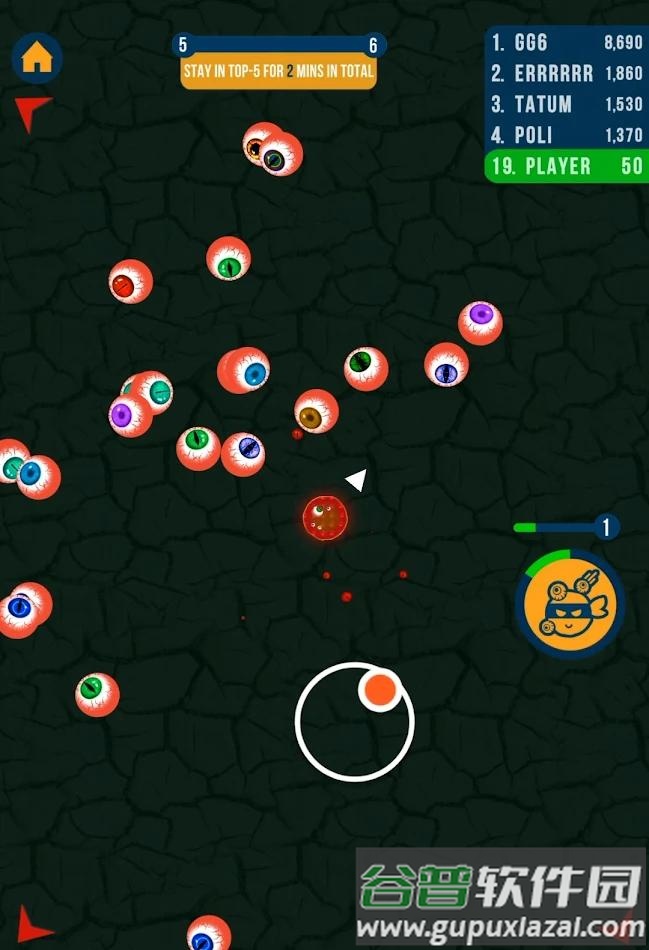Viewport: 649px width, 950px height.
Task: Tap the stay in top-5 objective banner
Action: click(x=278, y=72)
